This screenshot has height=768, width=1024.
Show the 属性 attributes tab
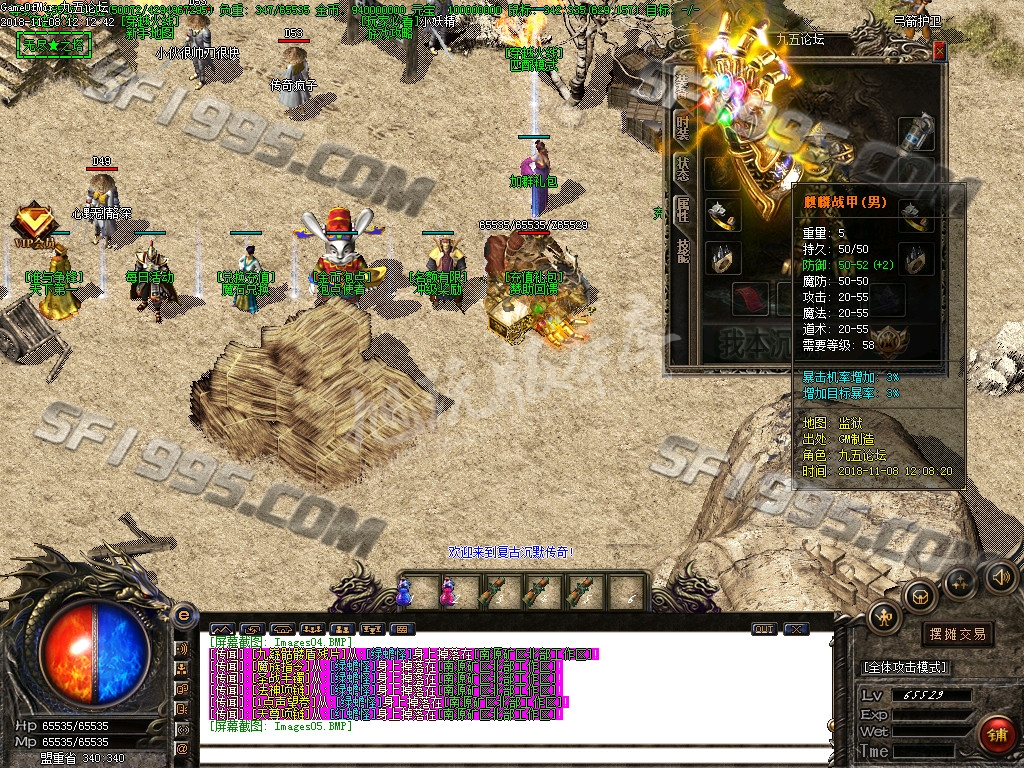(683, 208)
